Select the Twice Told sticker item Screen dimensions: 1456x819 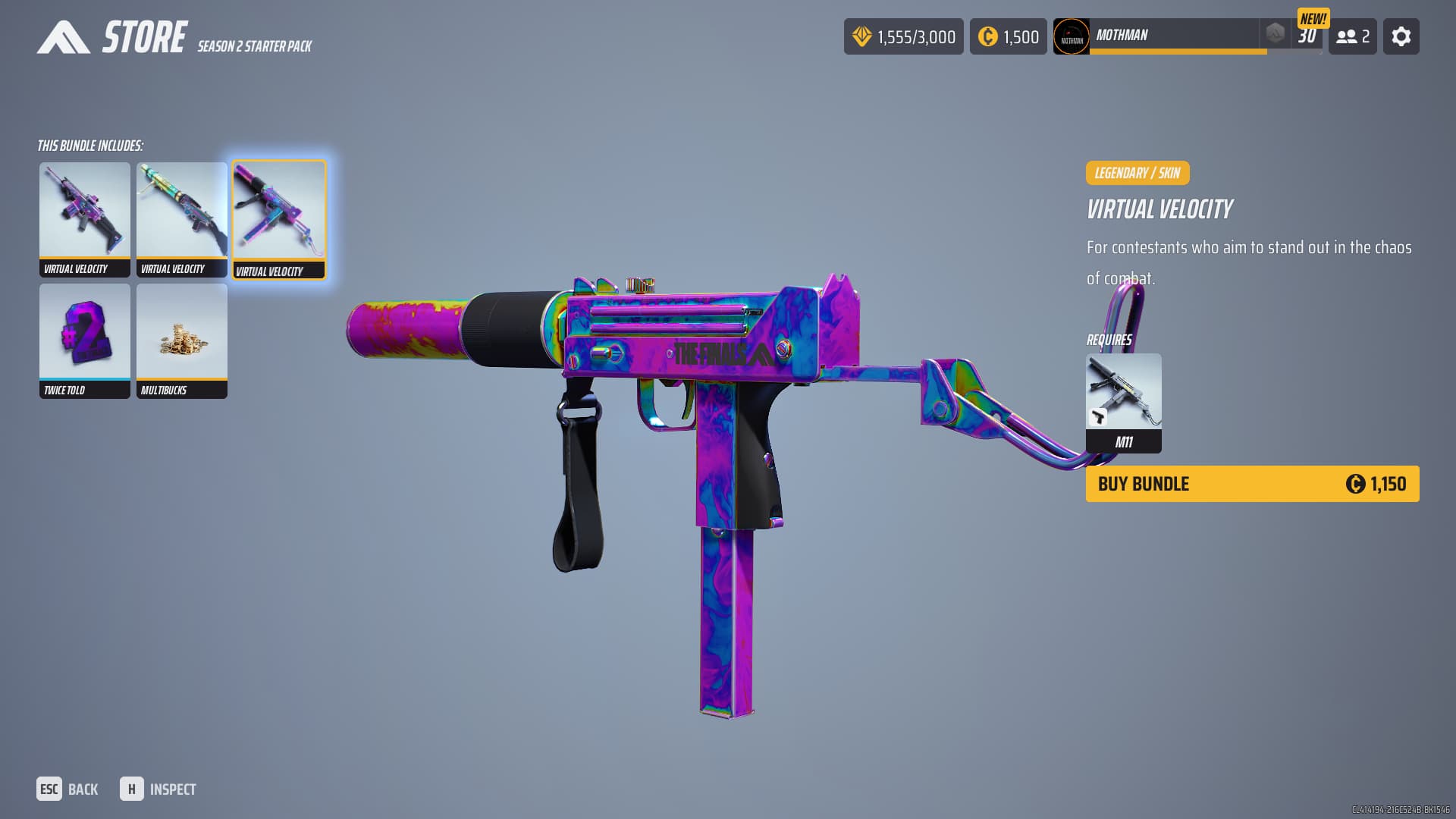coord(85,340)
